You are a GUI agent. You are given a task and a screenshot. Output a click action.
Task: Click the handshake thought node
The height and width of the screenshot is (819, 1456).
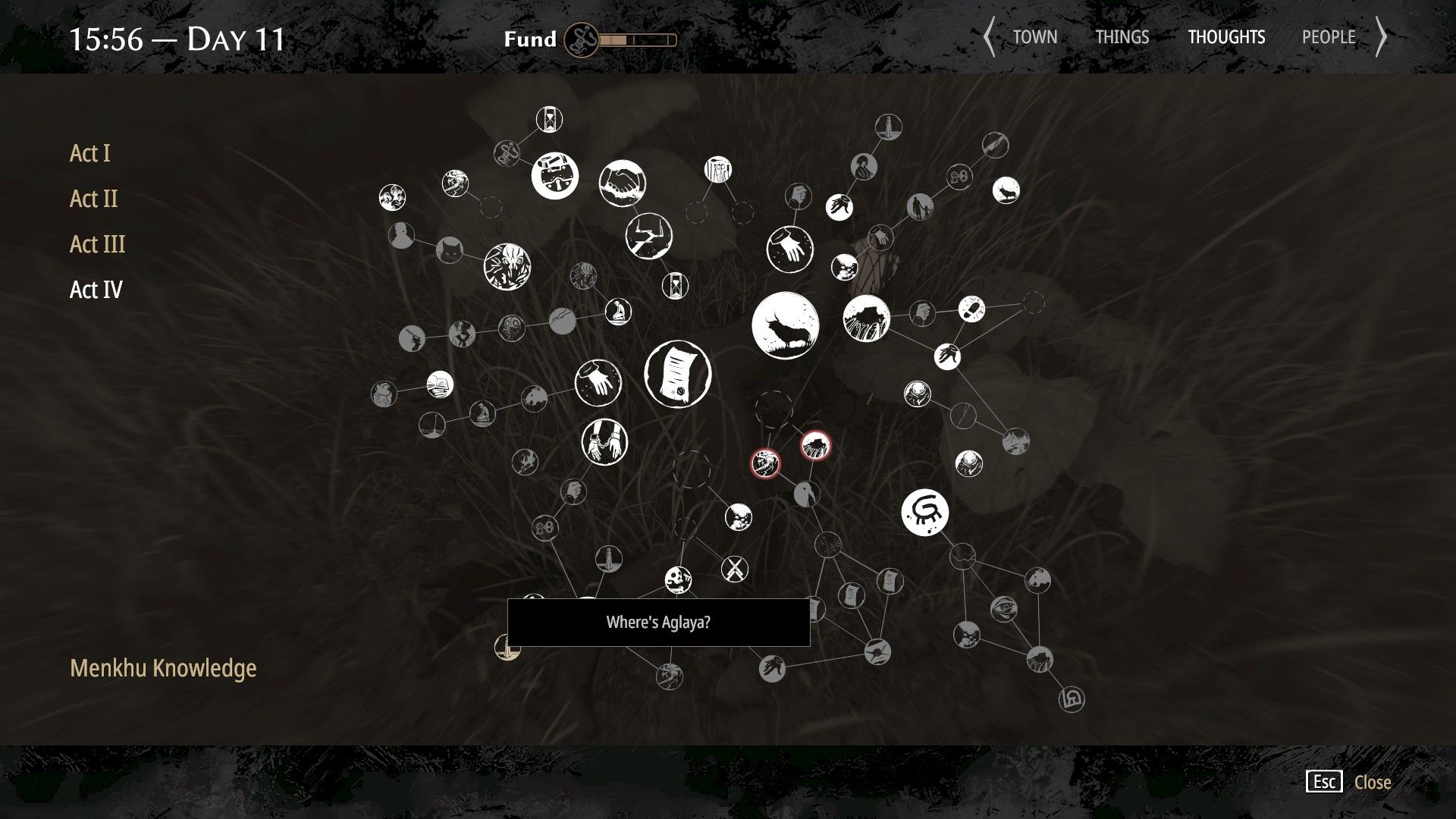point(622,184)
